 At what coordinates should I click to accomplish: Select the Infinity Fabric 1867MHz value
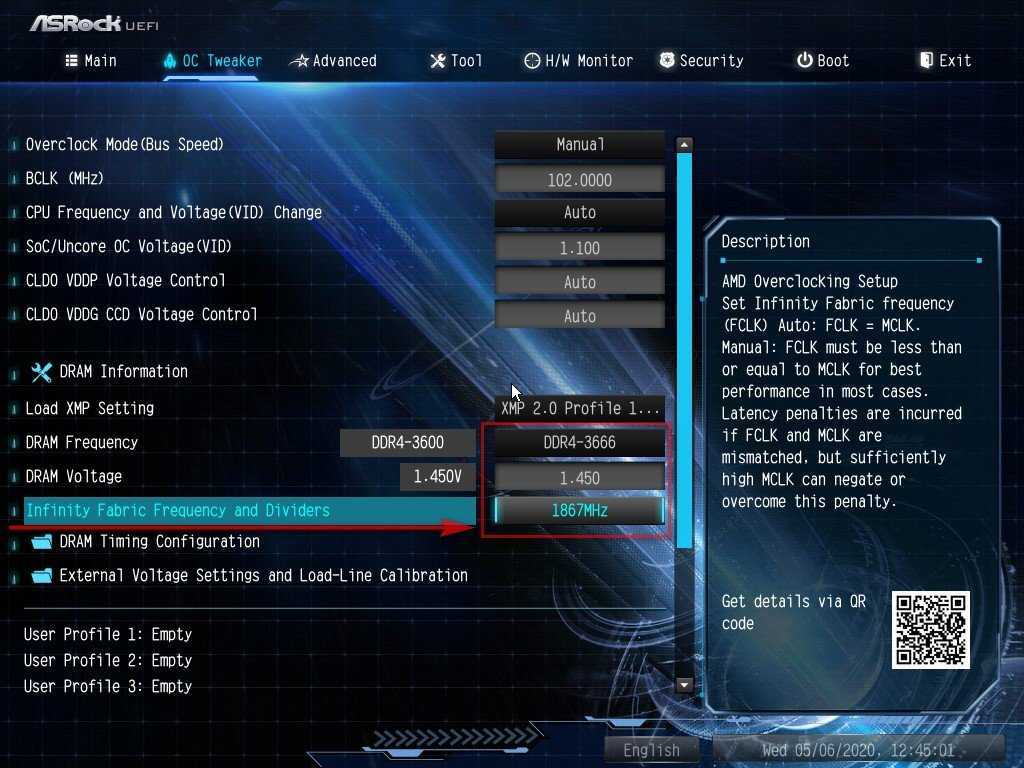[580, 511]
